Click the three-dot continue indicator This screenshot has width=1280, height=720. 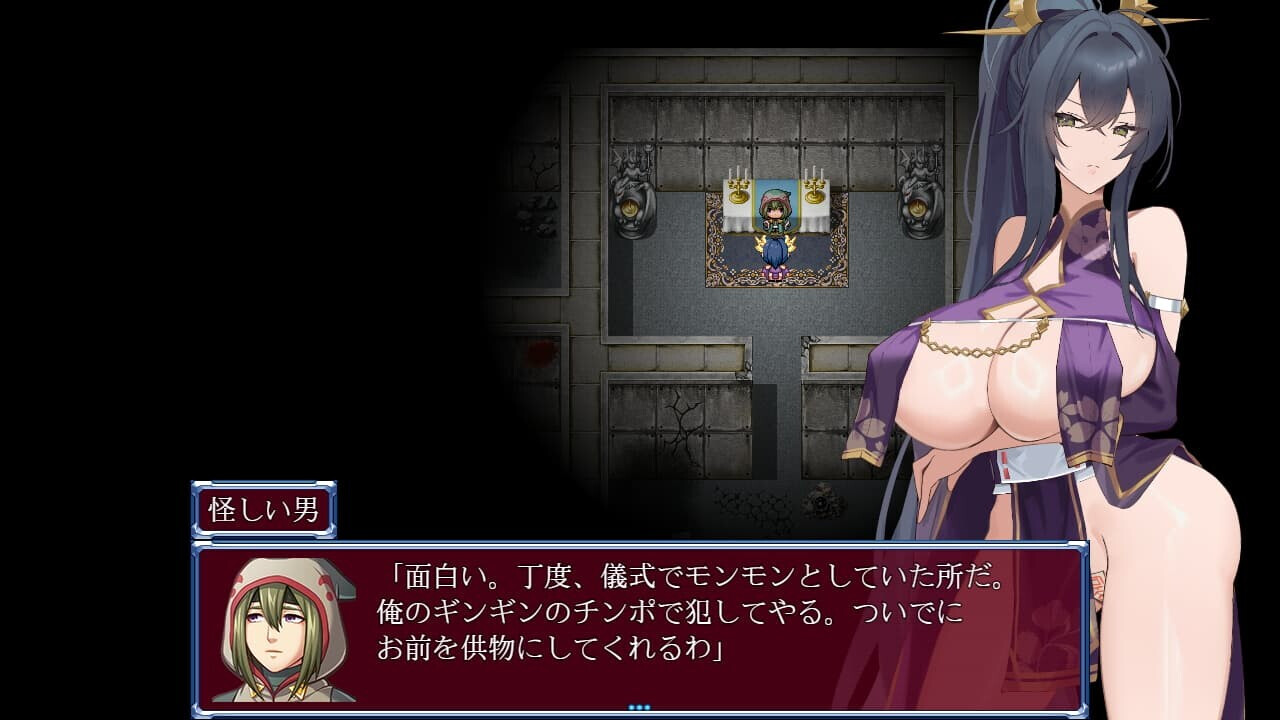639,707
